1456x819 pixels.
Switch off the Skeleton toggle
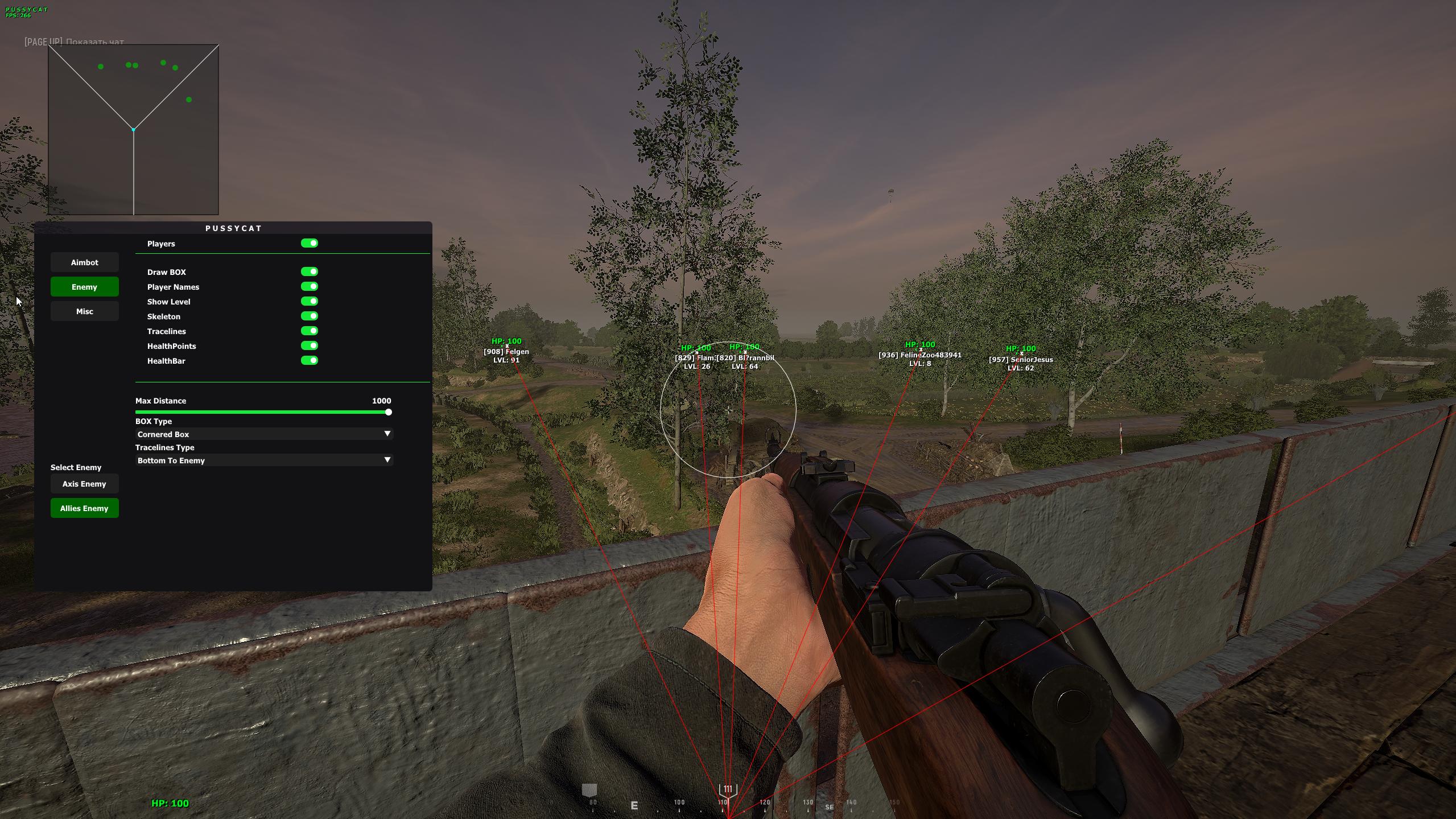310,316
